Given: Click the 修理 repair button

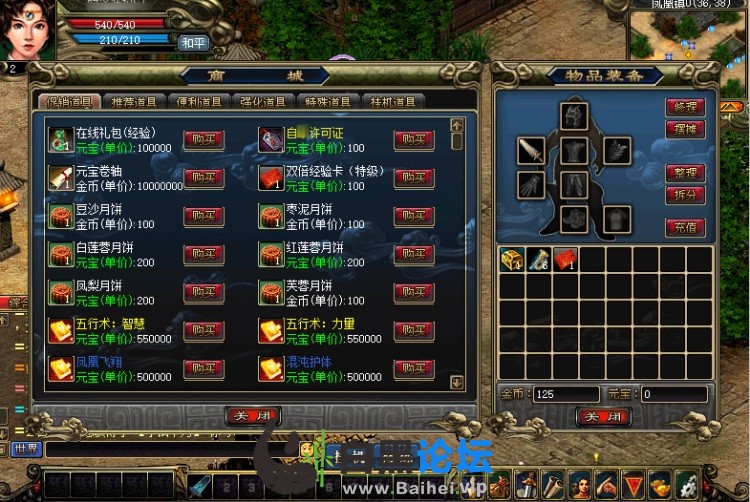Looking at the screenshot, I should (685, 107).
